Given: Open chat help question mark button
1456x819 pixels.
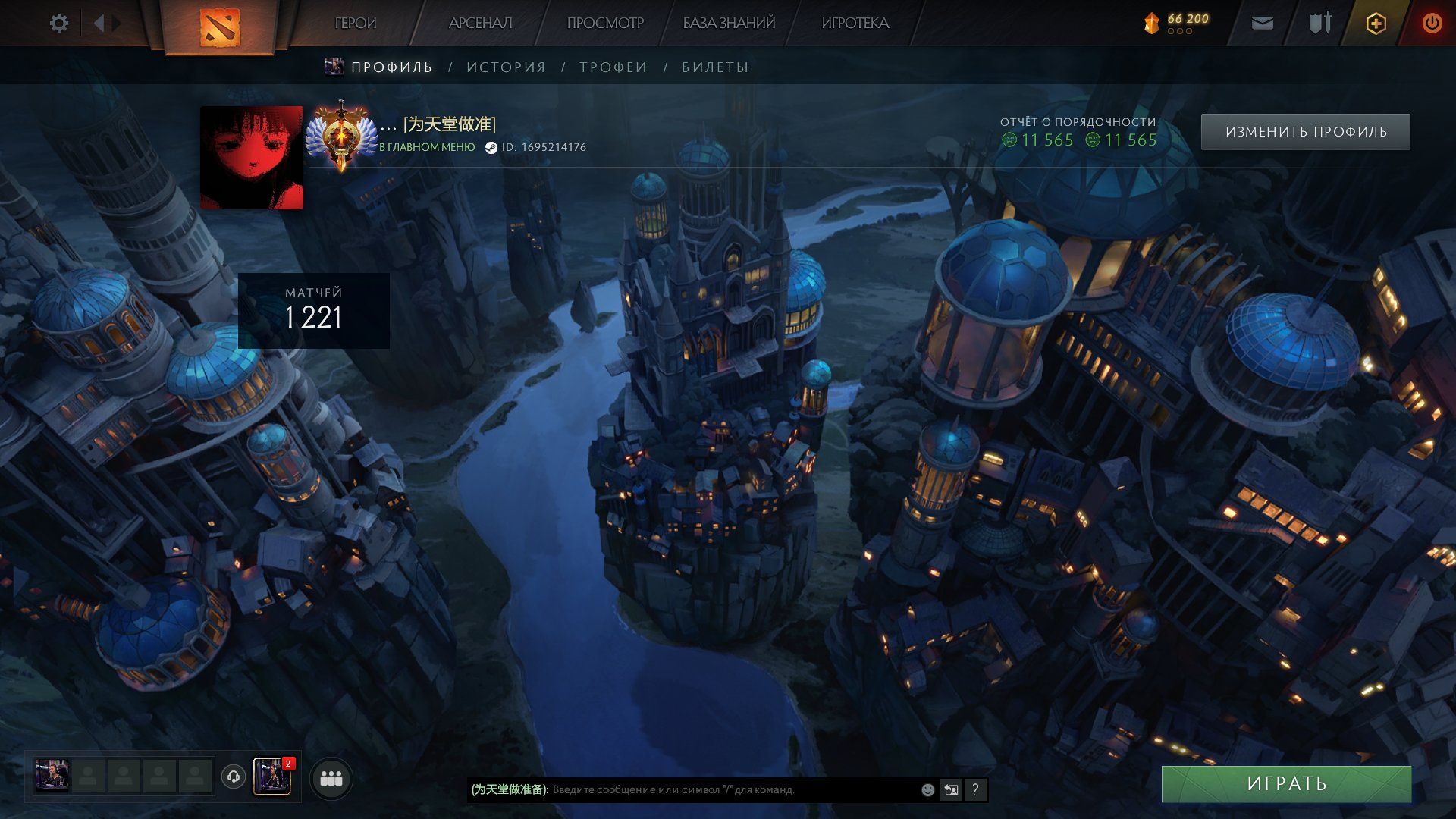Looking at the screenshot, I should point(975,790).
